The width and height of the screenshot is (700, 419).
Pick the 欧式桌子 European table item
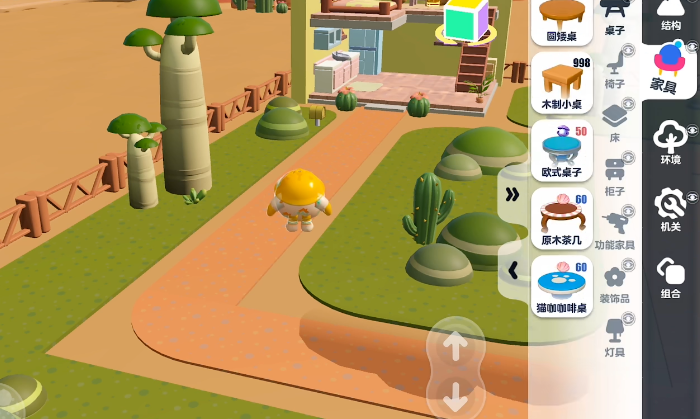(x=562, y=150)
